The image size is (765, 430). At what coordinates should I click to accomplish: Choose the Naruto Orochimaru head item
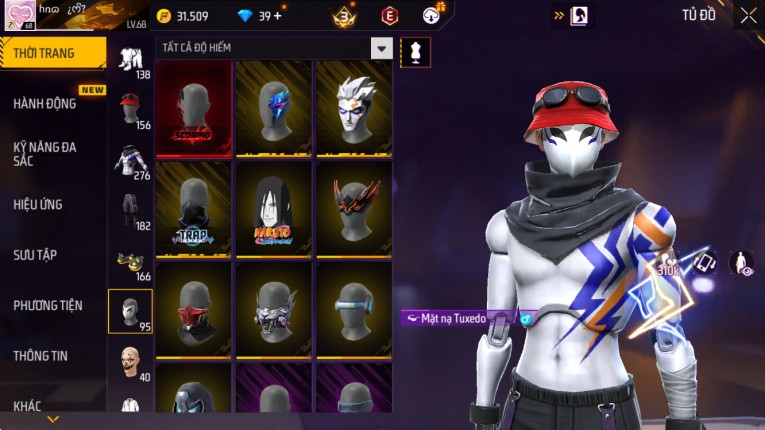coord(273,209)
